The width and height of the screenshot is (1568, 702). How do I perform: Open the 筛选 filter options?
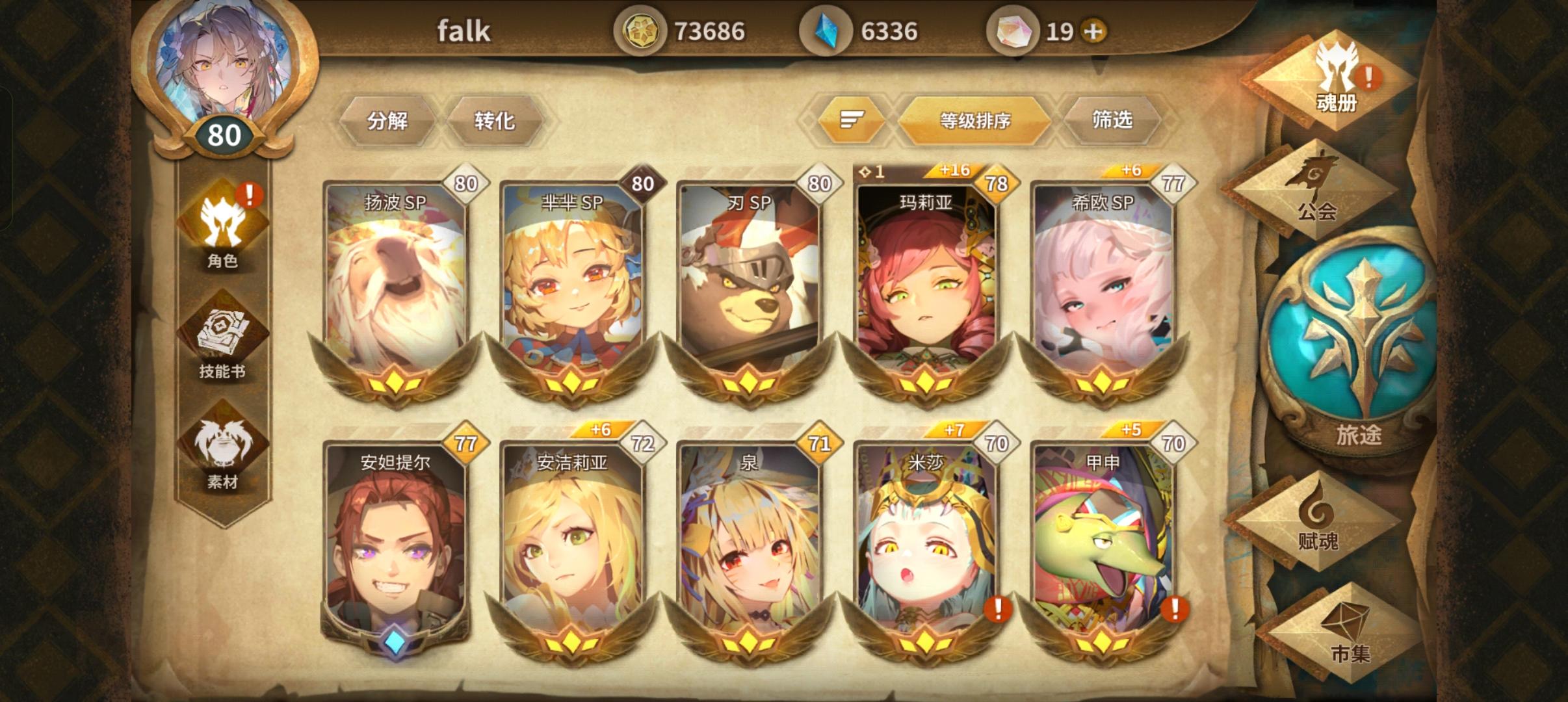click(1113, 120)
